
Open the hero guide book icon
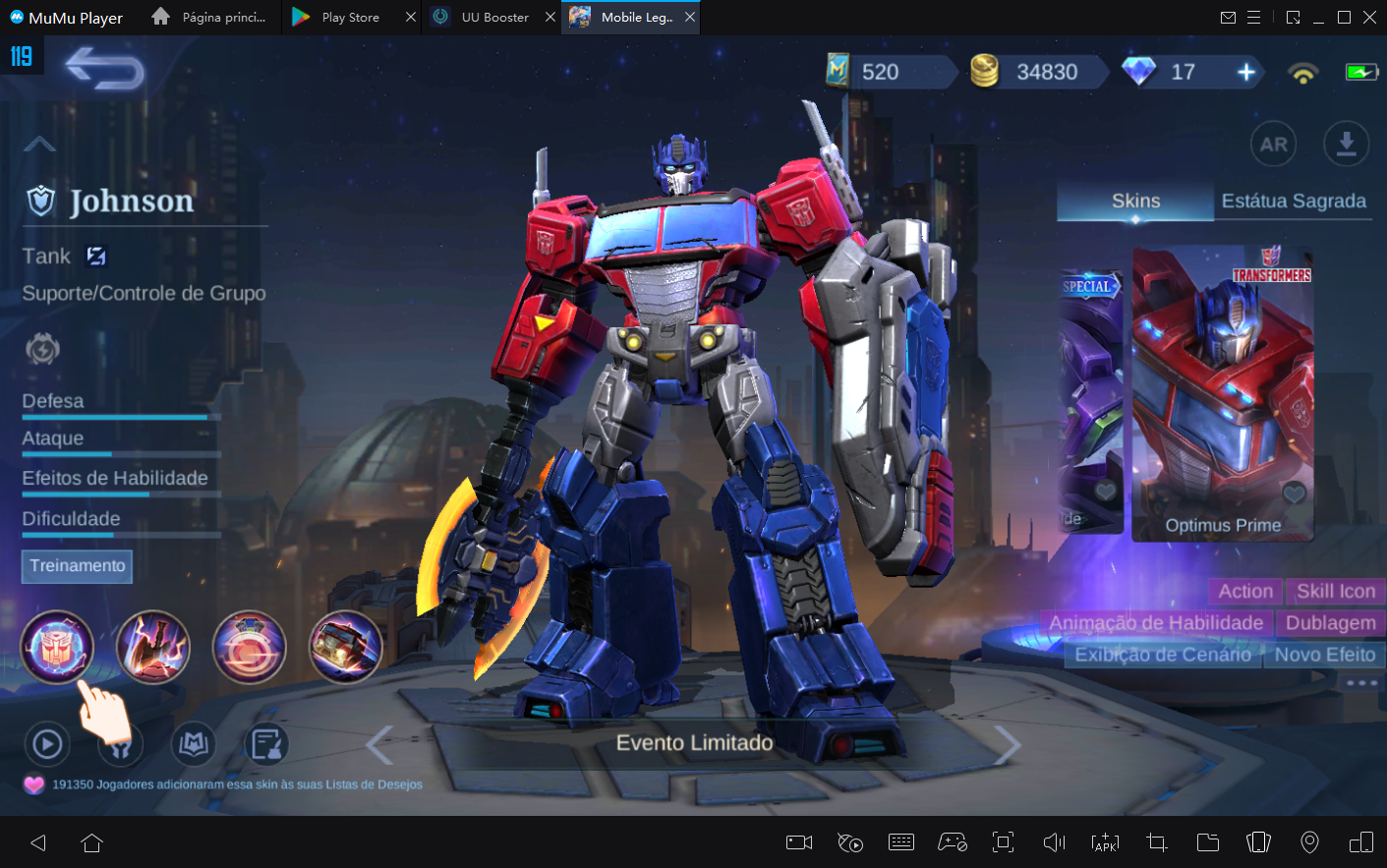click(x=193, y=744)
